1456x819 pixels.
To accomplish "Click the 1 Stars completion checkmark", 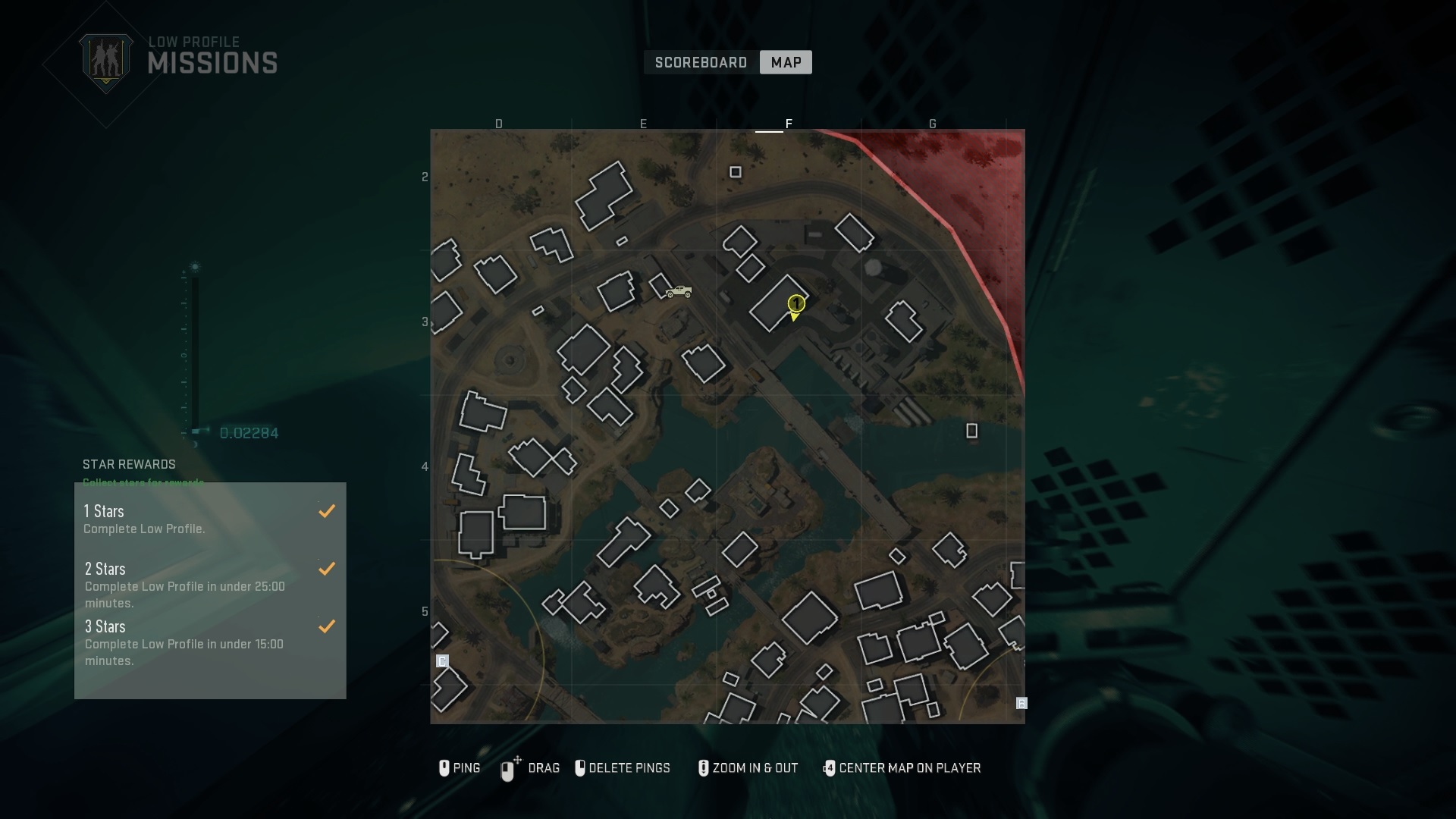I will [x=327, y=510].
